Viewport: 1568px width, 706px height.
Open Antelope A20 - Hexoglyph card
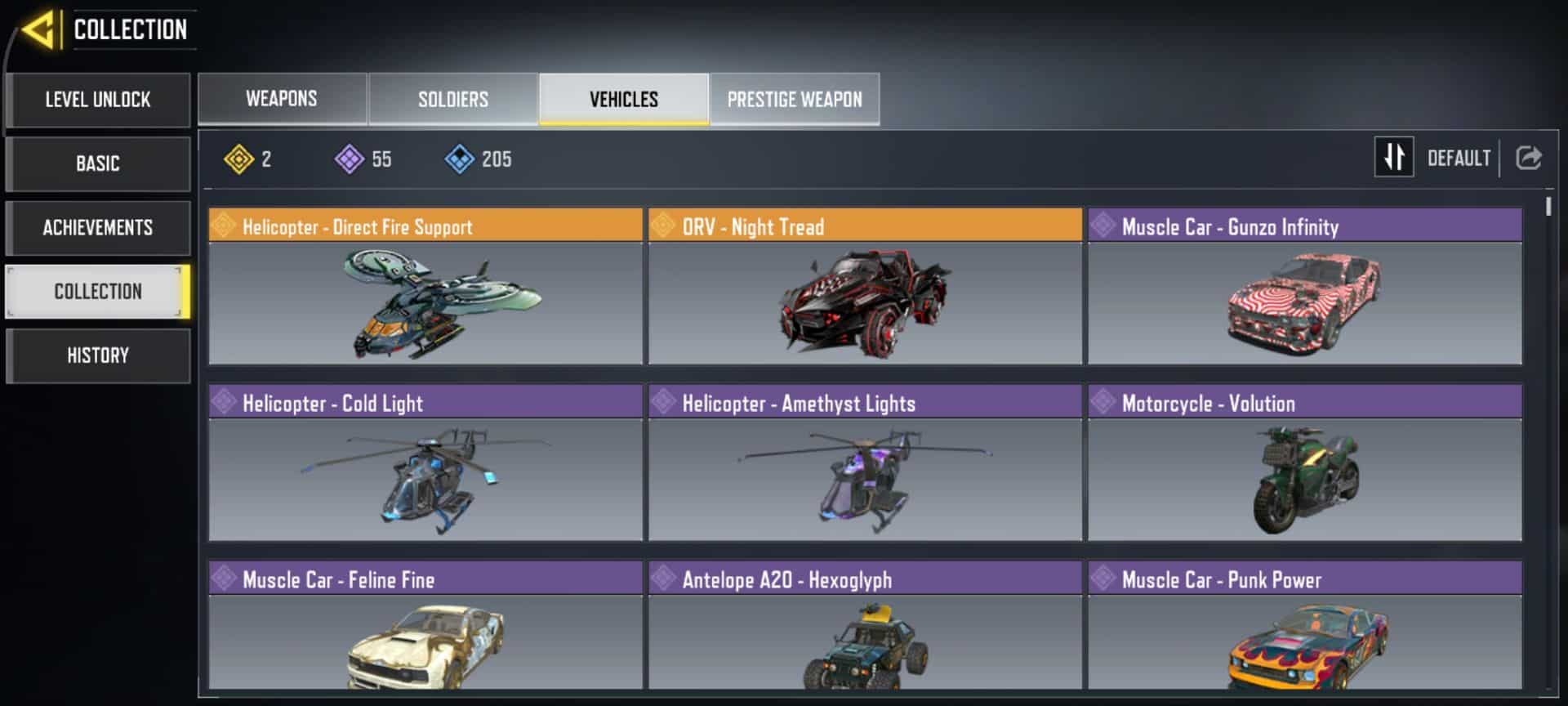tap(865, 629)
